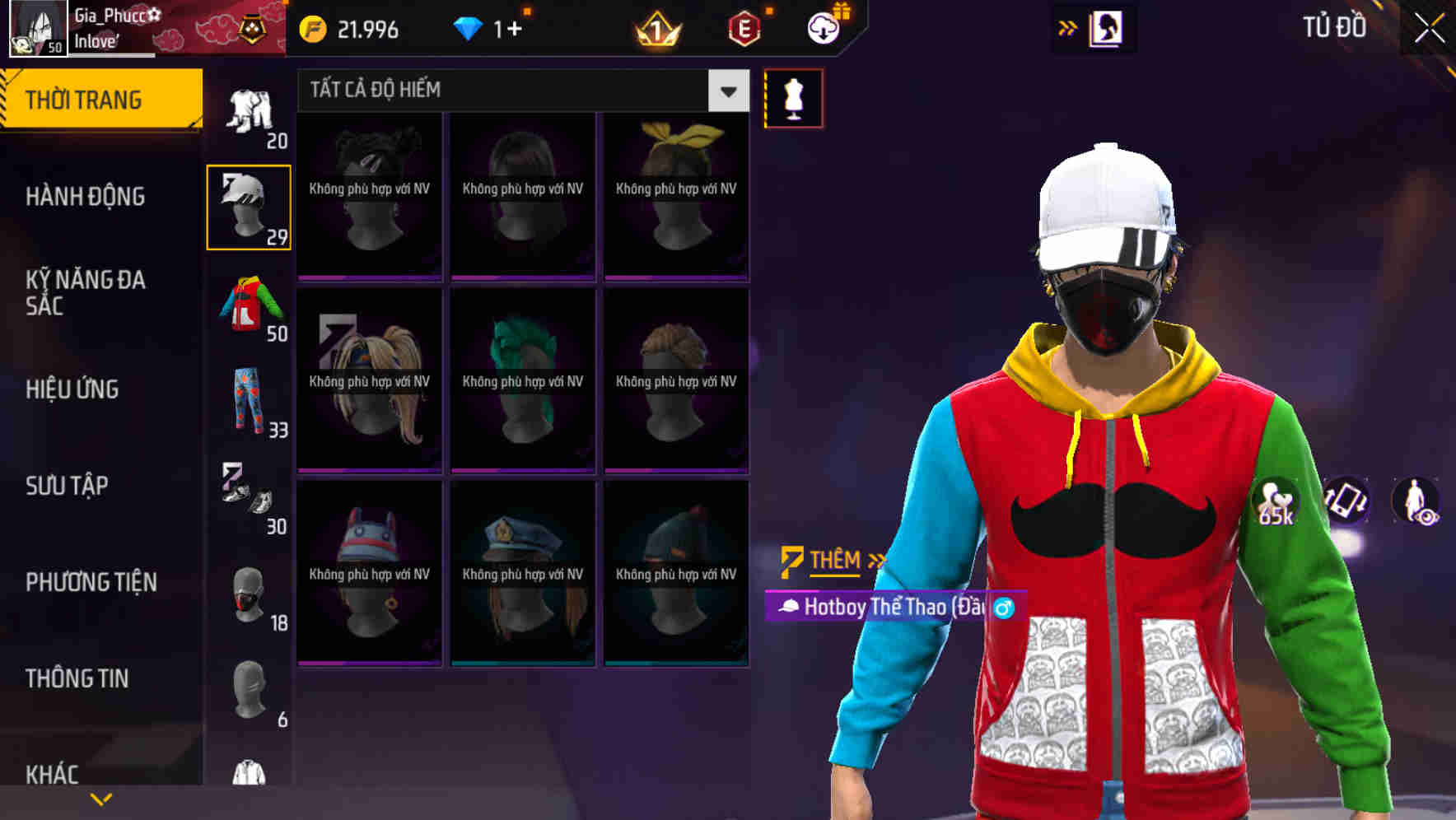Image resolution: width=1456 pixels, height=820 pixels.
Task: Toggle the avatar frame icon near top right
Action: tap(1108, 28)
